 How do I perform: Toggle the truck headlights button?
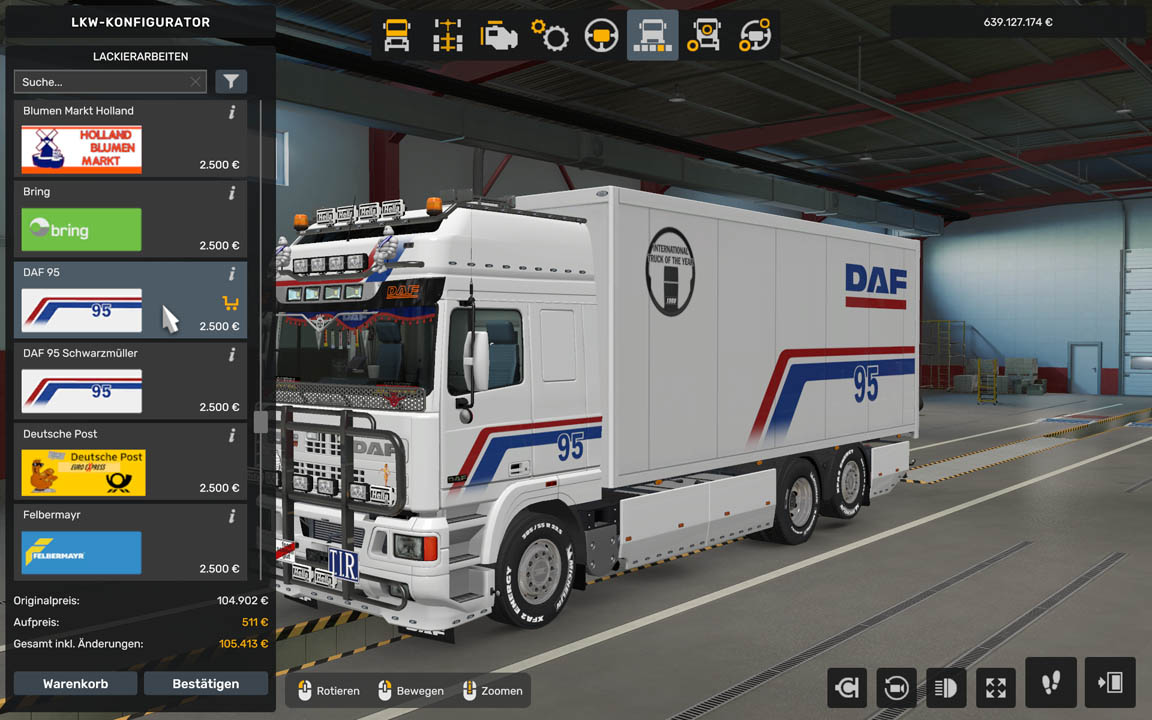946,687
